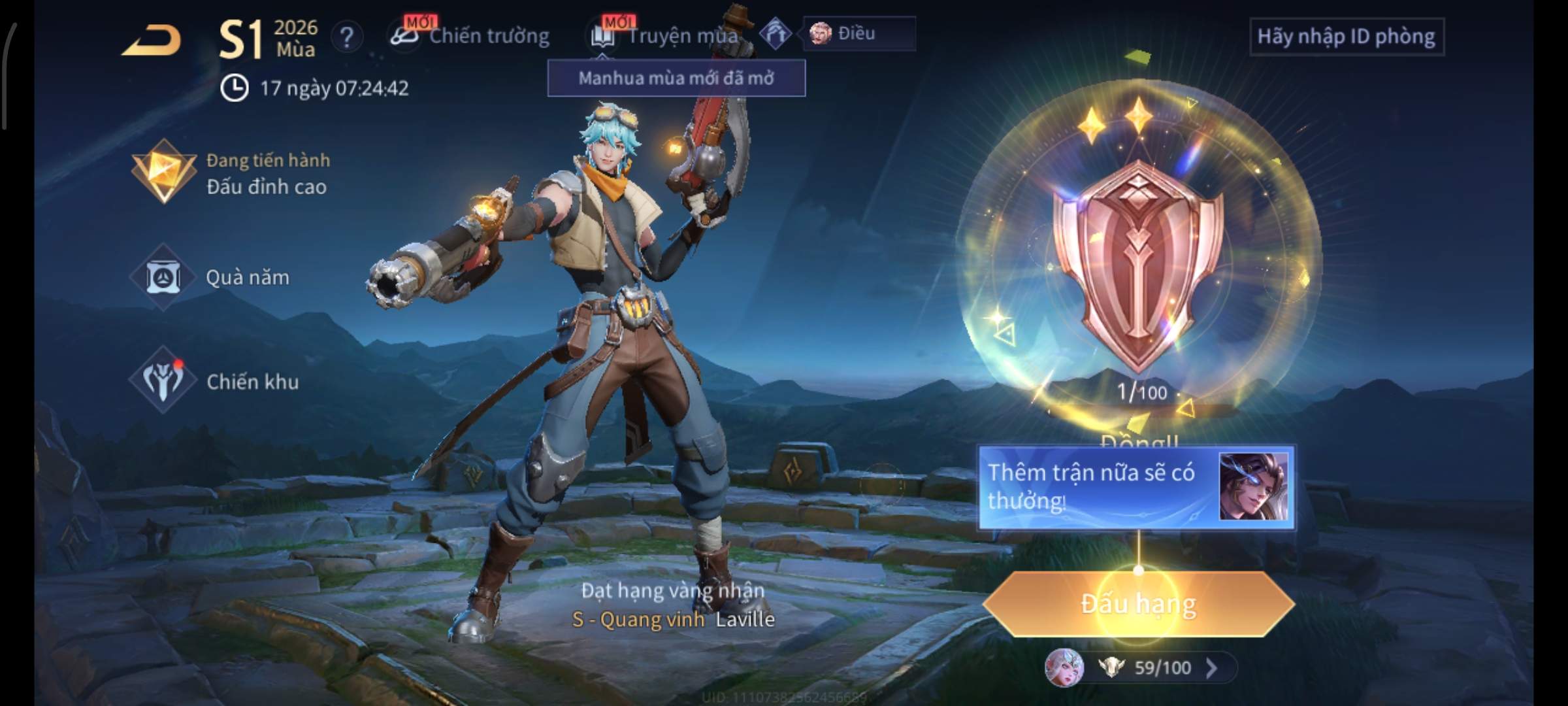Open the season help question mark

click(346, 37)
